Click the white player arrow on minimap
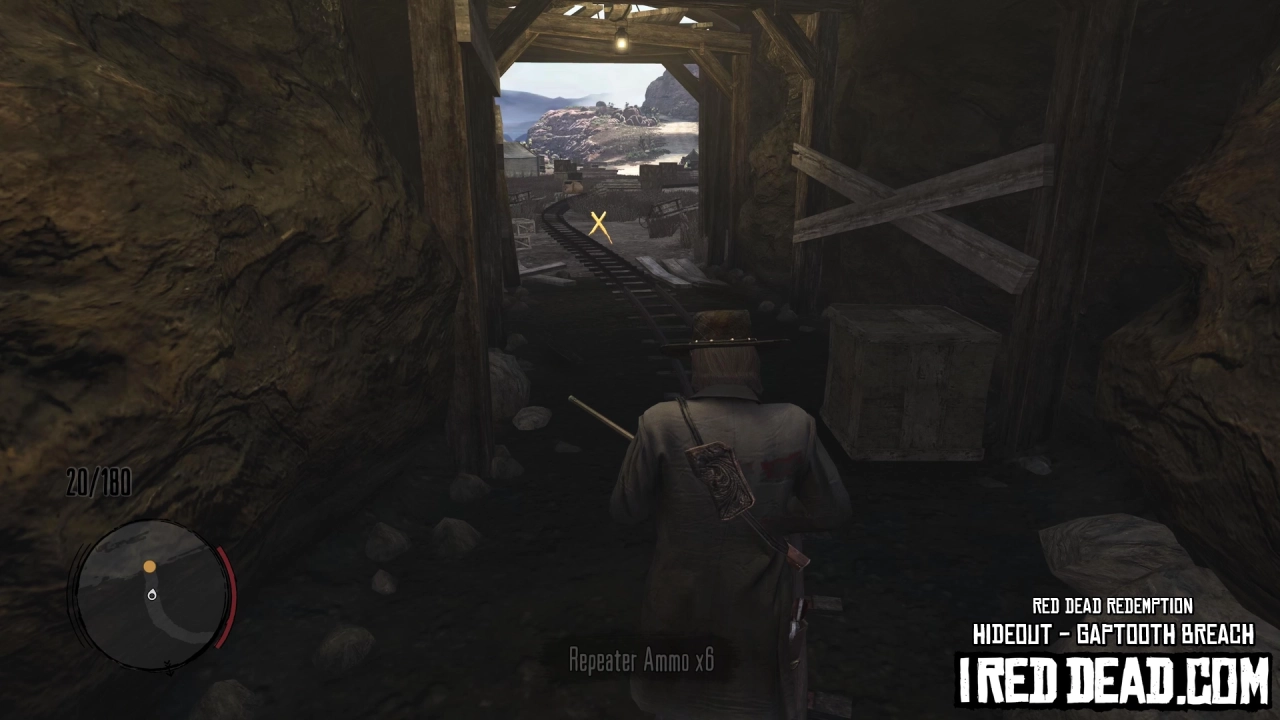Screen dimensions: 1280x720 tap(152, 593)
